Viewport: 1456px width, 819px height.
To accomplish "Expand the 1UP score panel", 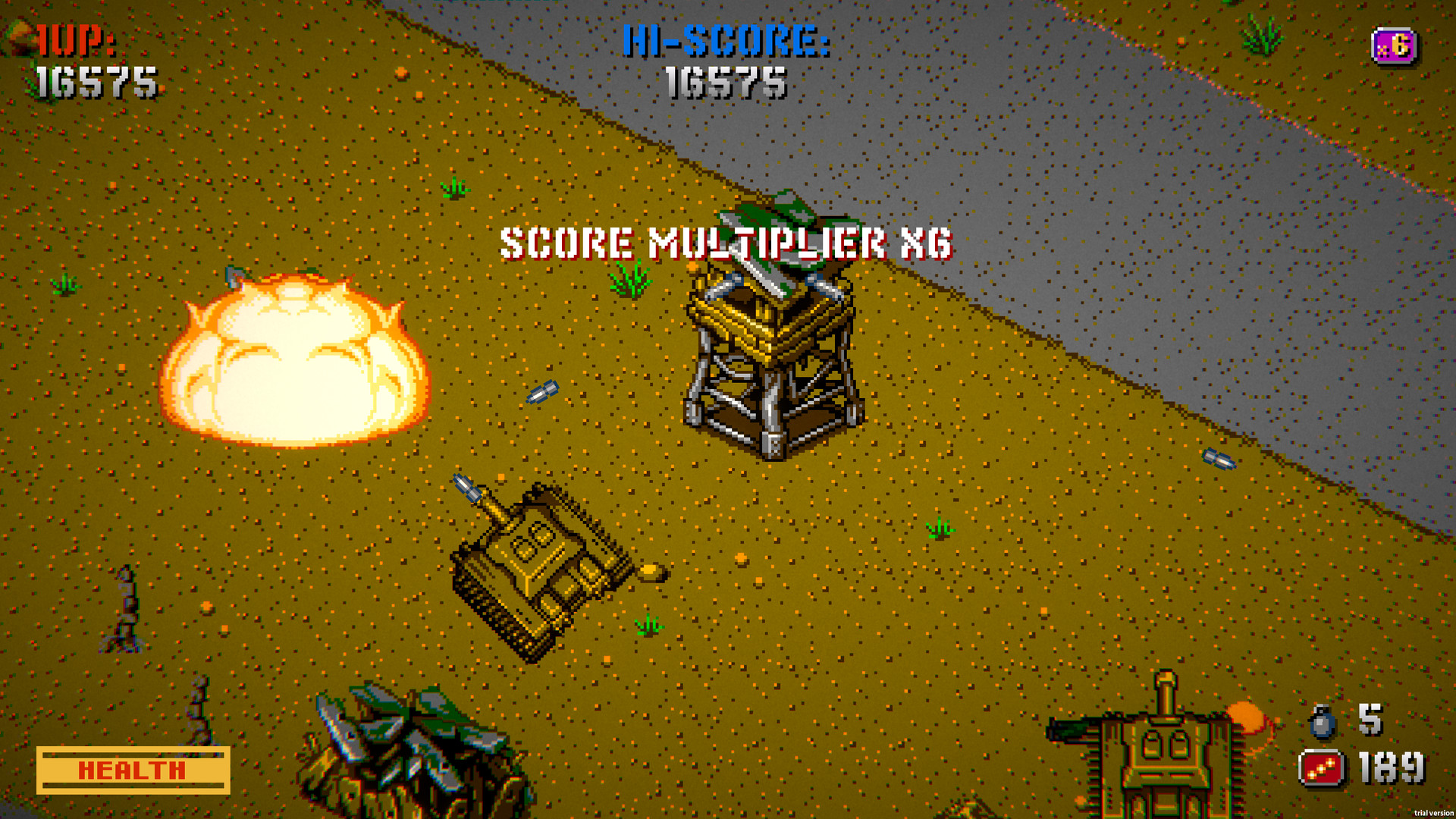I will [87, 61].
